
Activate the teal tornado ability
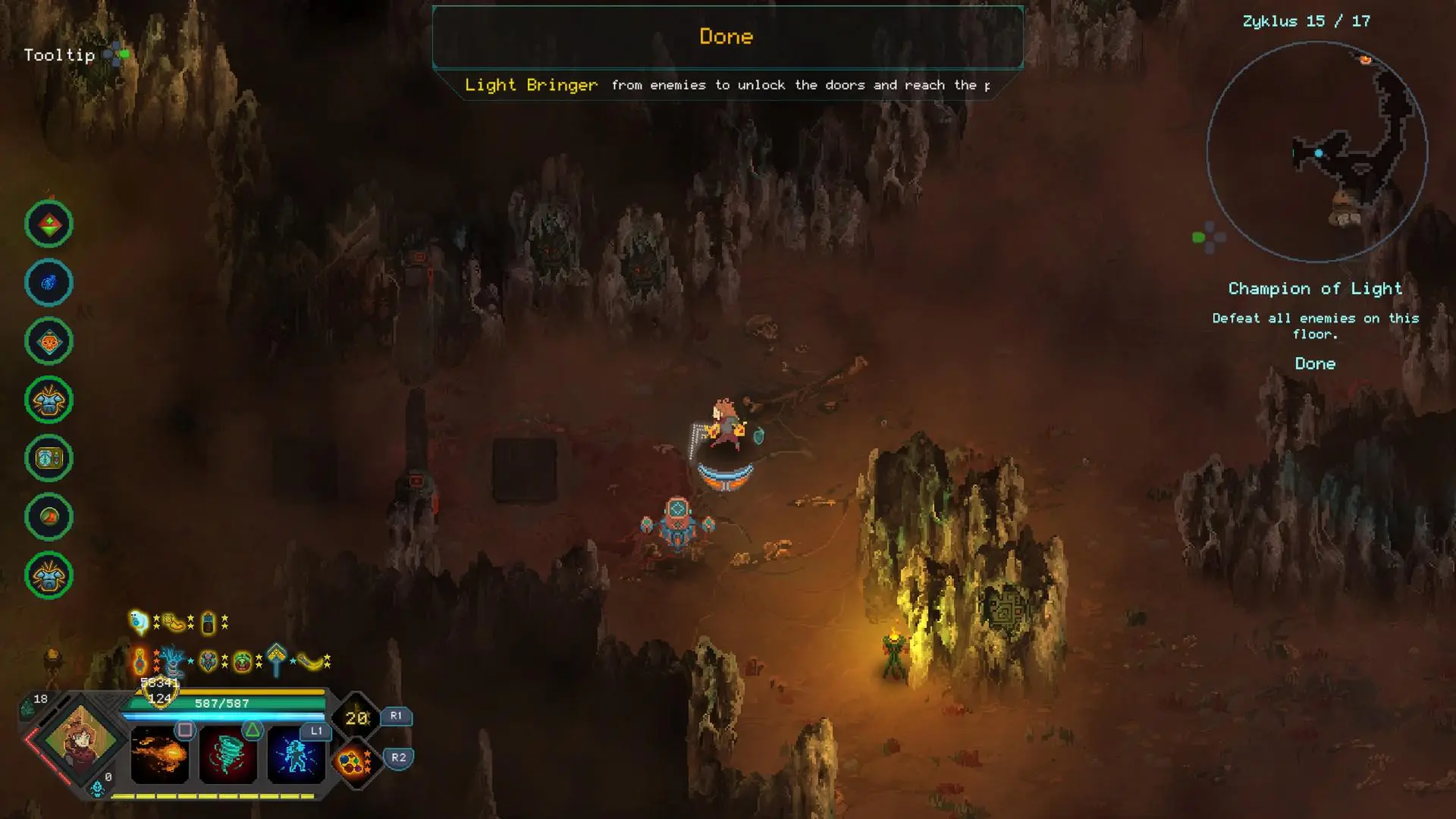(227, 755)
